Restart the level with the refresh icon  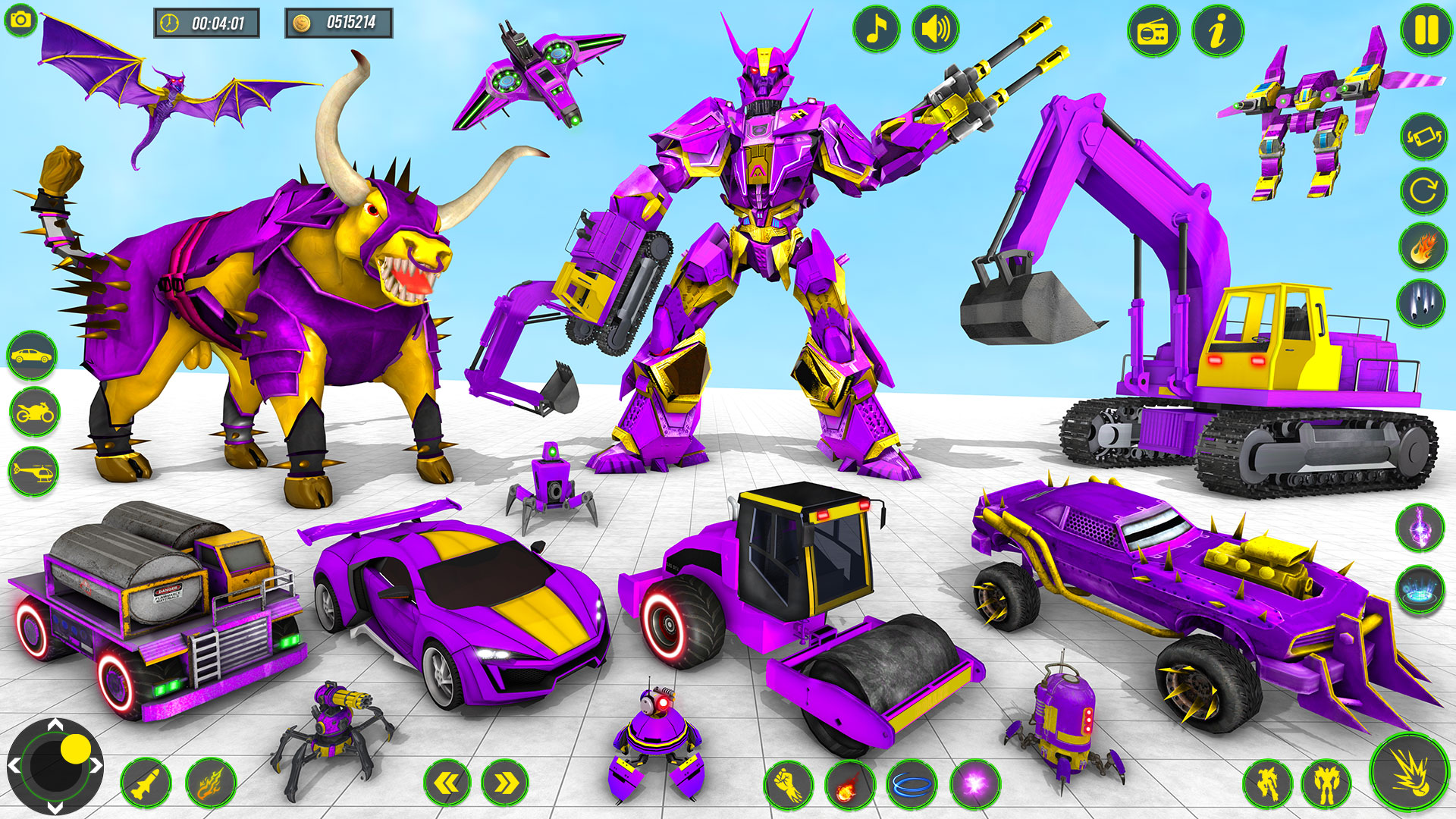point(1424,192)
